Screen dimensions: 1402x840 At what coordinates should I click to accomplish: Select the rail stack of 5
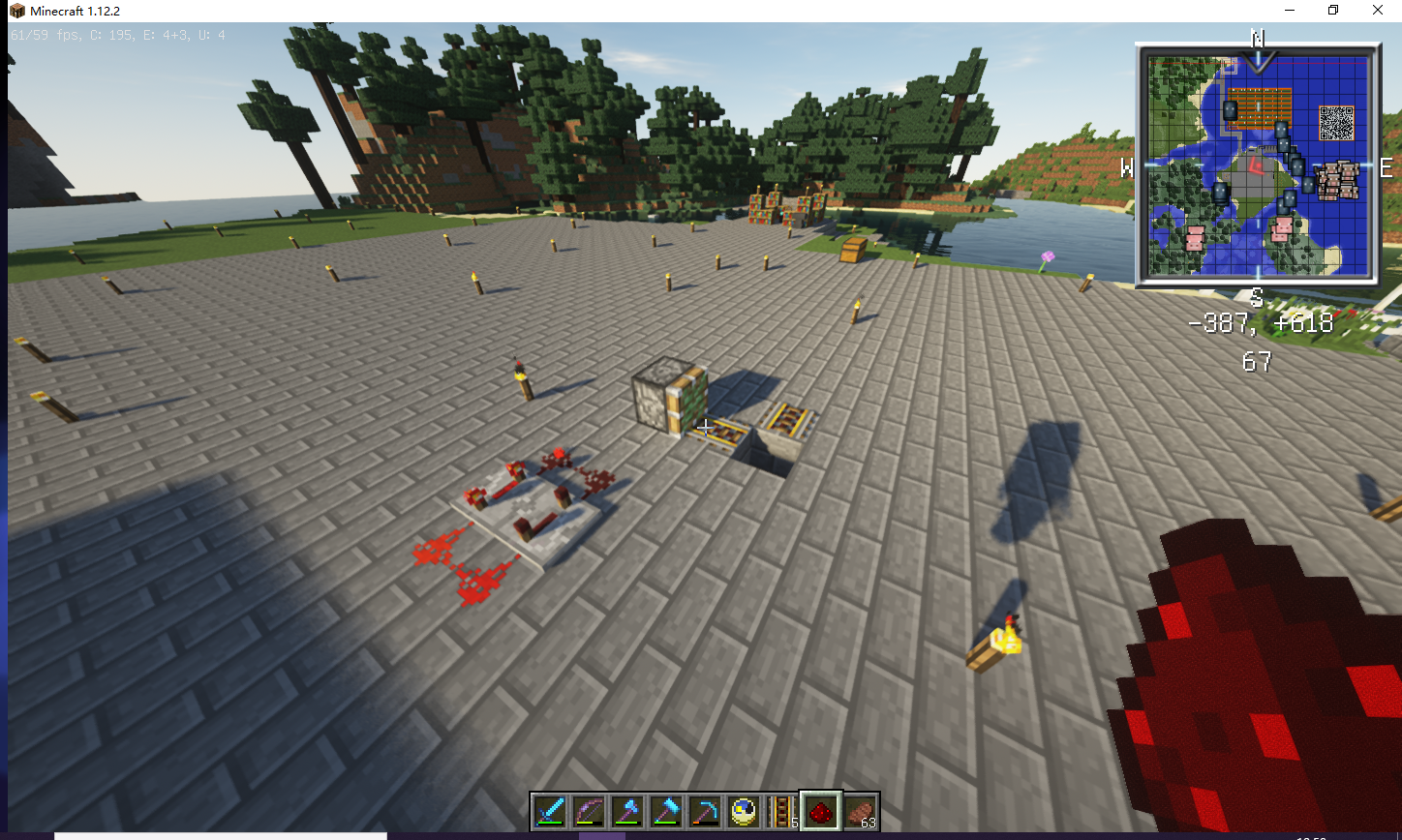tap(780, 811)
